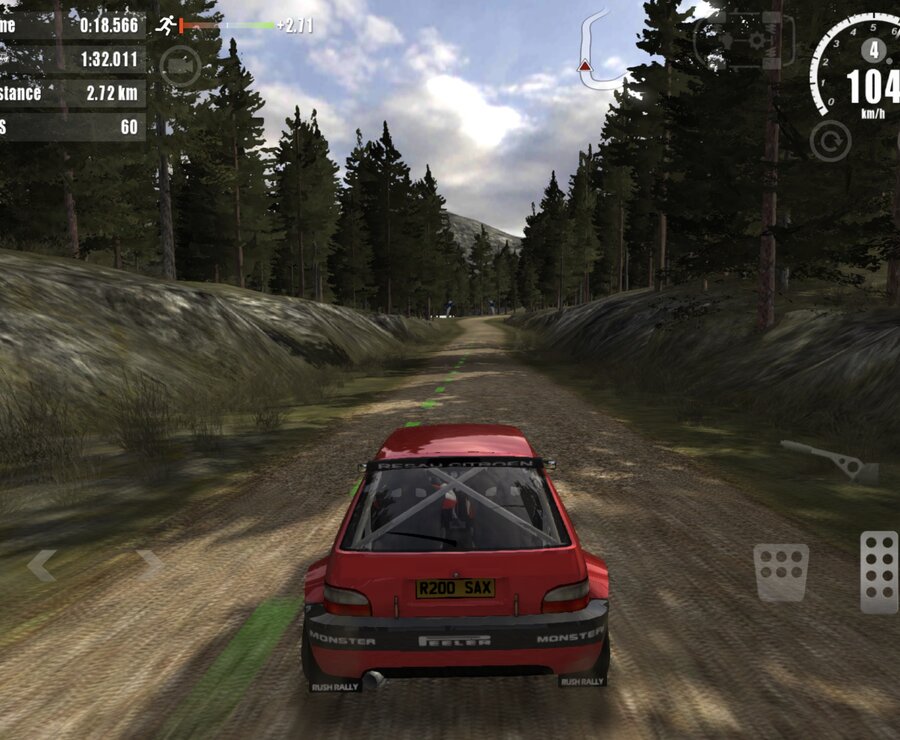Tap the track outline minimap
Image resolution: width=900 pixels, height=740 pixels.
(x=598, y=50)
